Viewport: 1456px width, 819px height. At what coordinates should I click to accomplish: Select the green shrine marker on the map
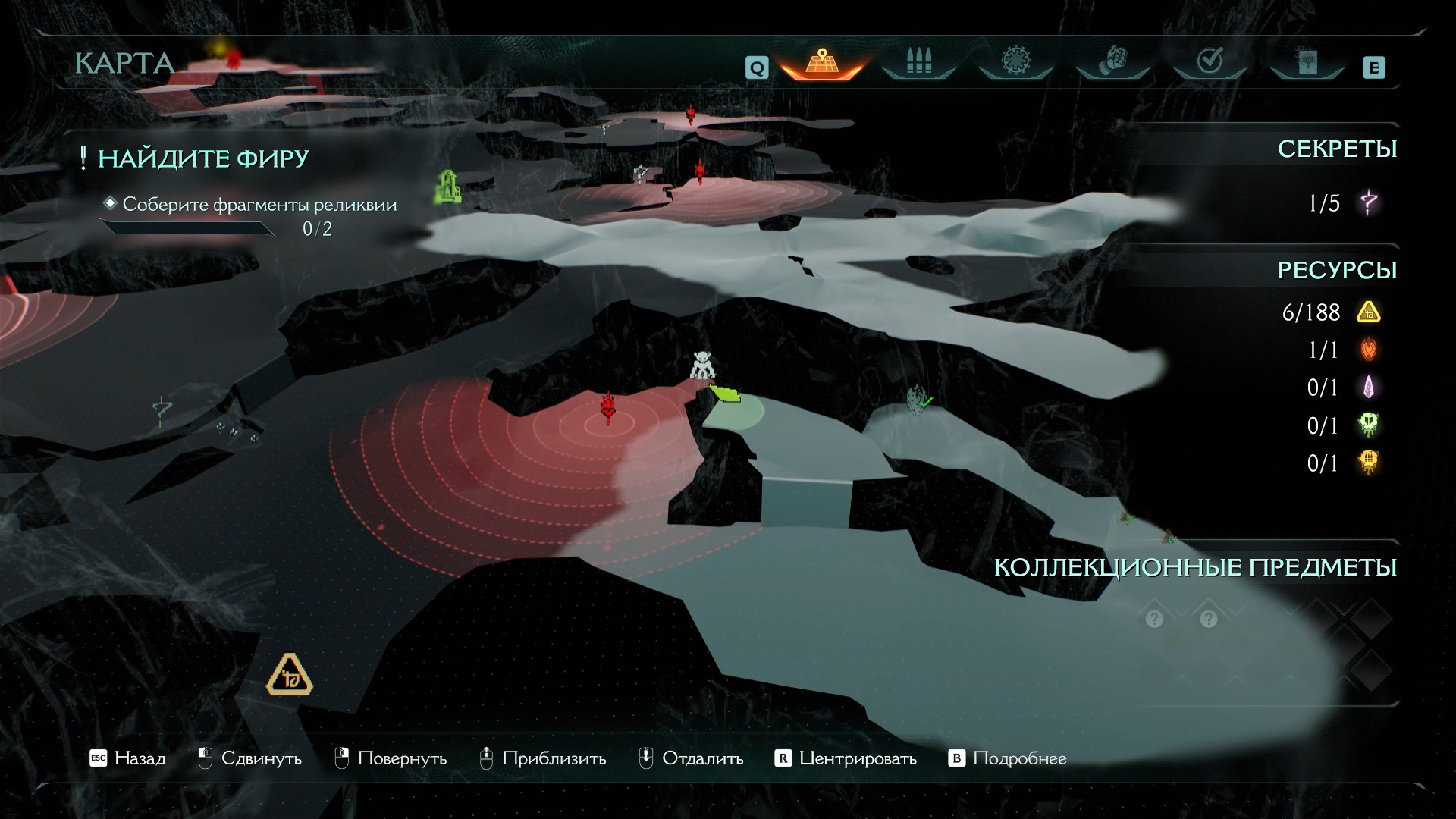(448, 187)
